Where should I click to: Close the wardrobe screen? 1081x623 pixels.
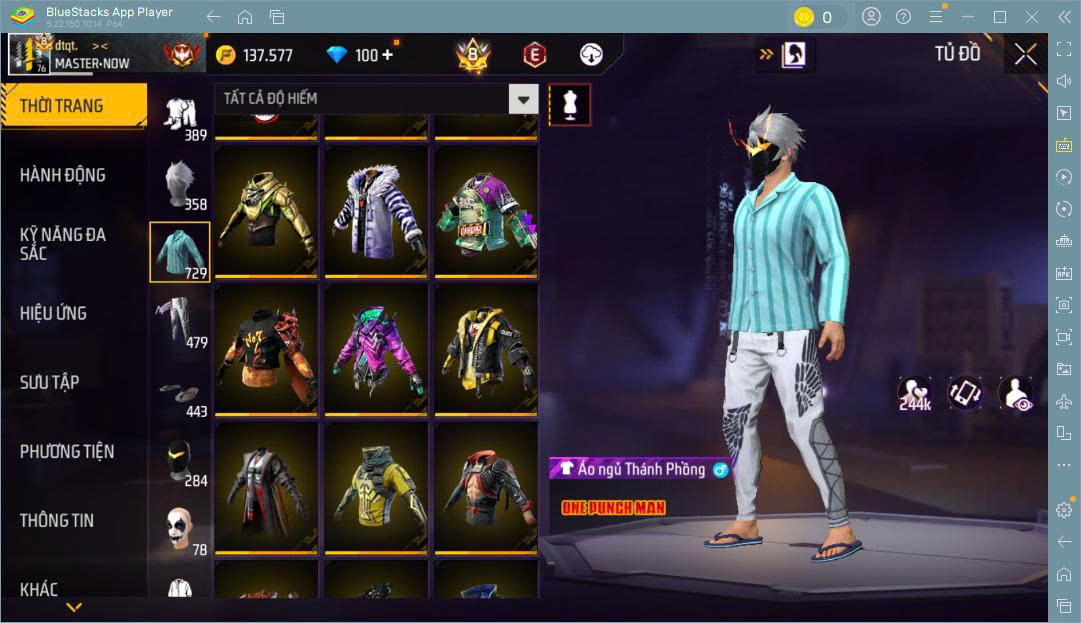1025,54
